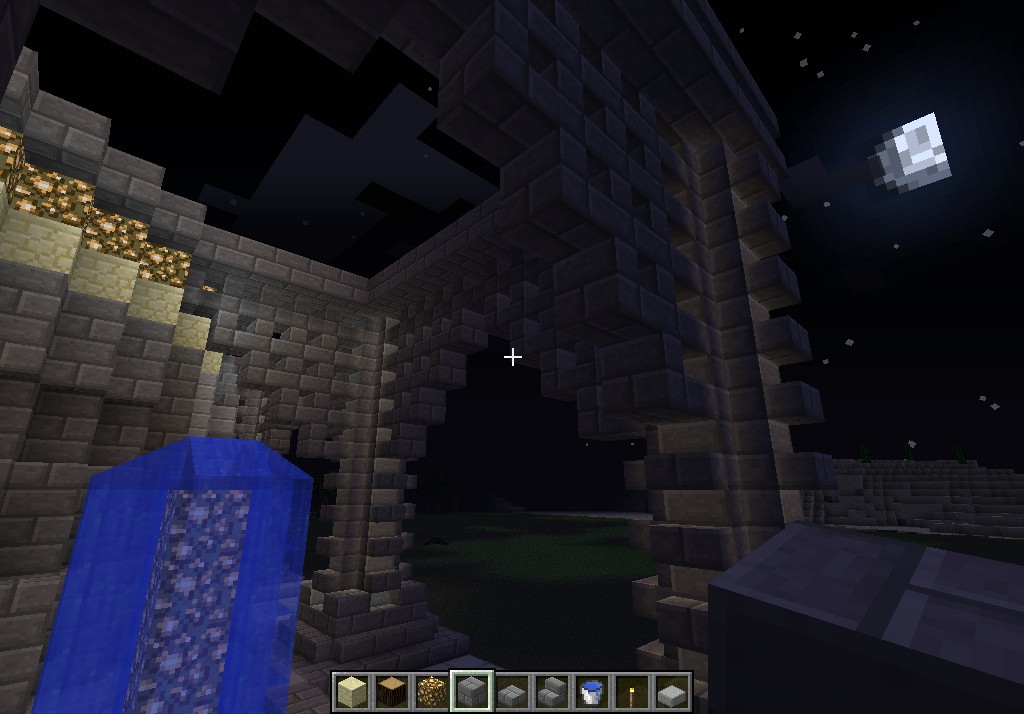Select the water bucket slot
The width and height of the screenshot is (1024, 714).
click(592, 691)
